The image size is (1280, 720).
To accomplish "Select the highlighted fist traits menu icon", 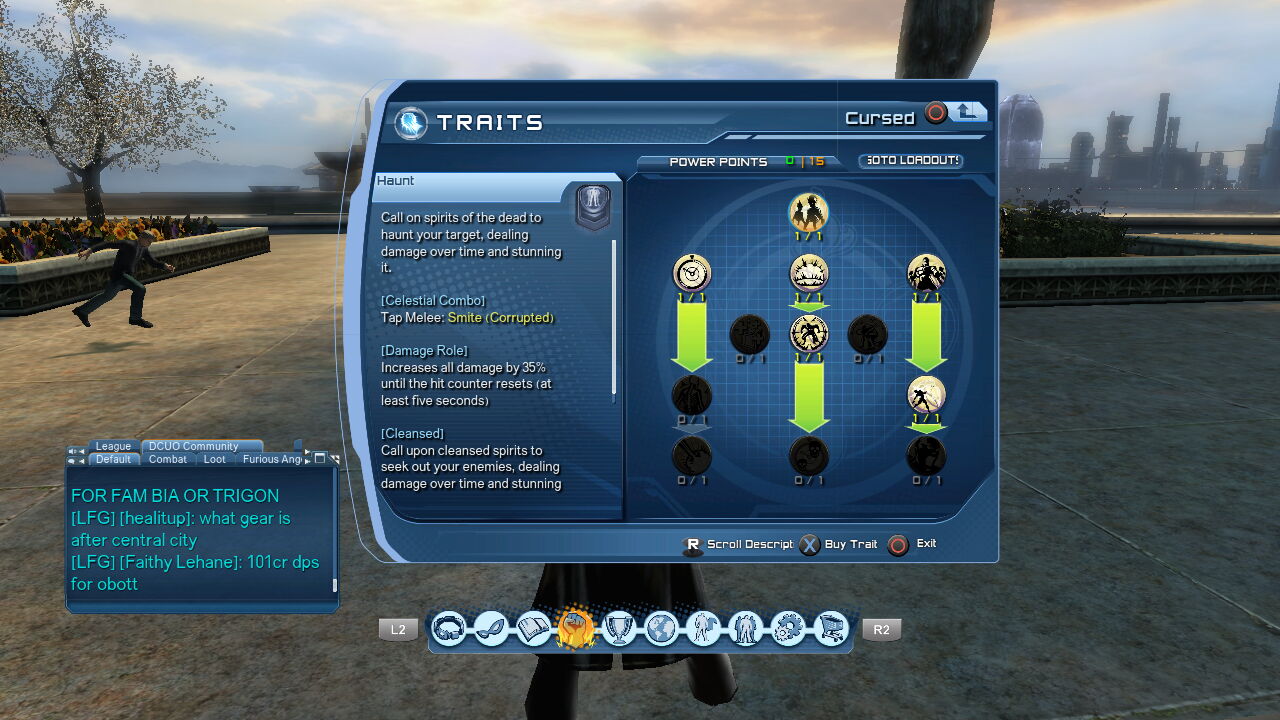I will point(576,629).
